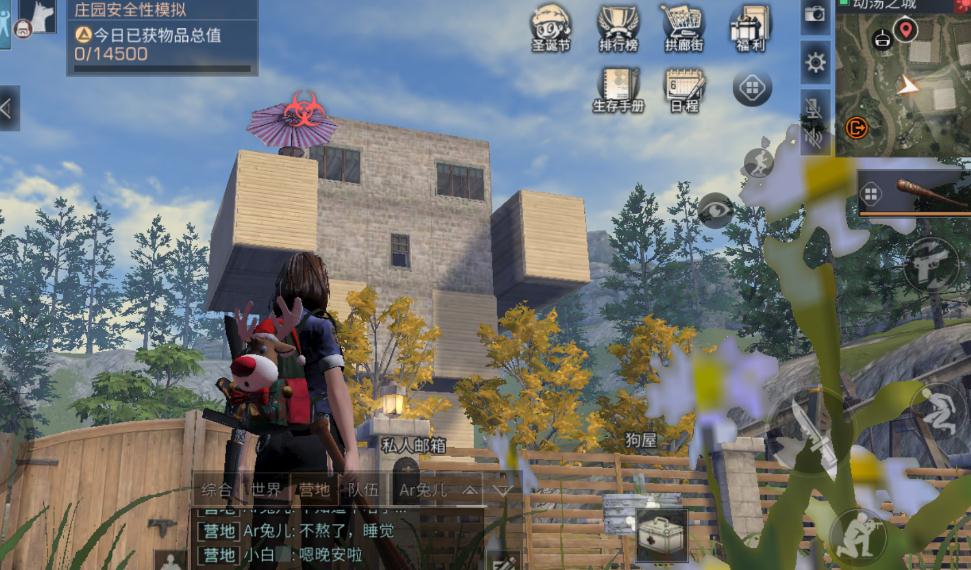Open the 排行榜 leaderboard
This screenshot has width=971, height=570.
coord(618,27)
